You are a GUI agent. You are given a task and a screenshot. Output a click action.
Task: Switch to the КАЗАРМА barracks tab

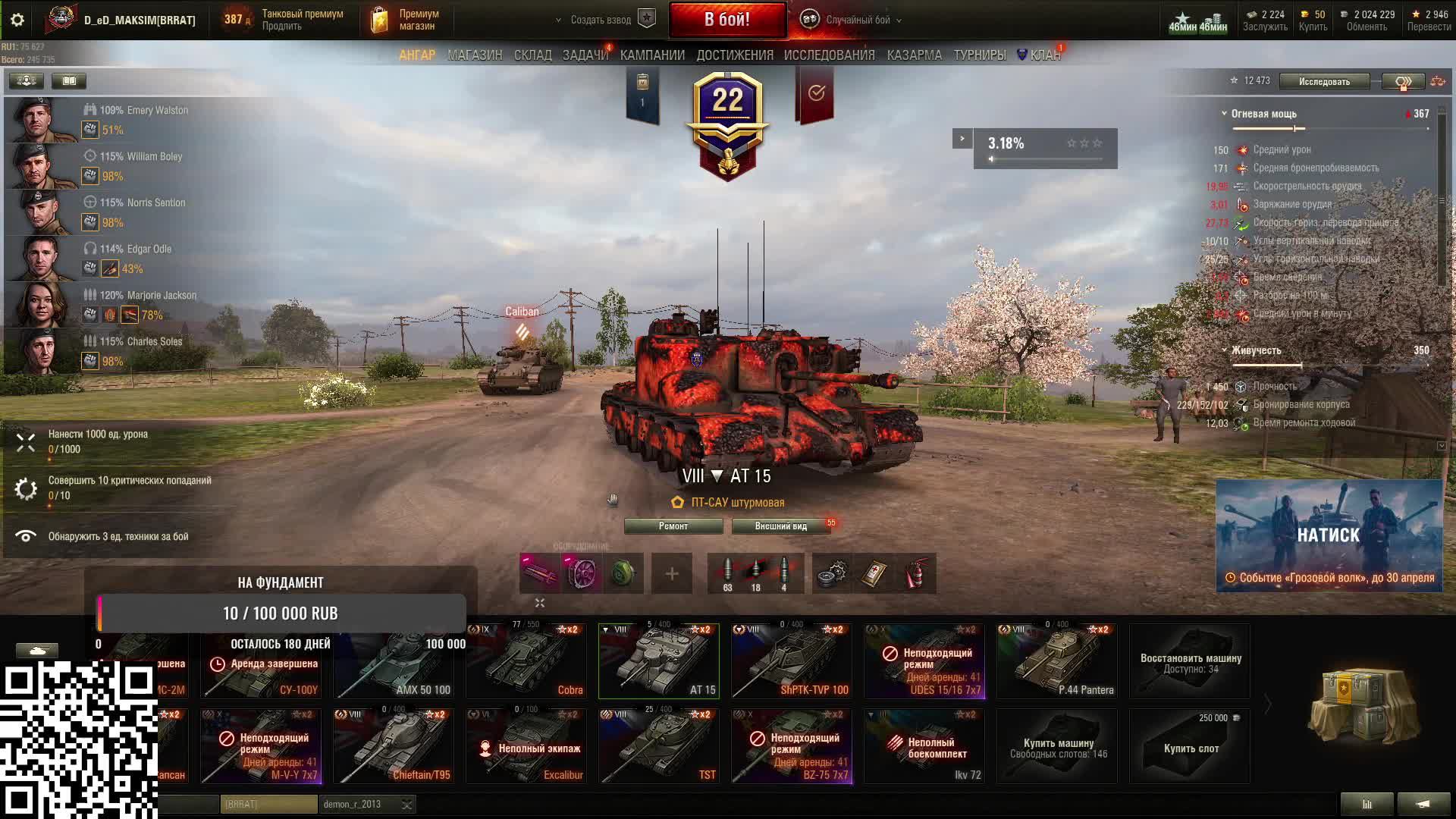click(x=914, y=55)
